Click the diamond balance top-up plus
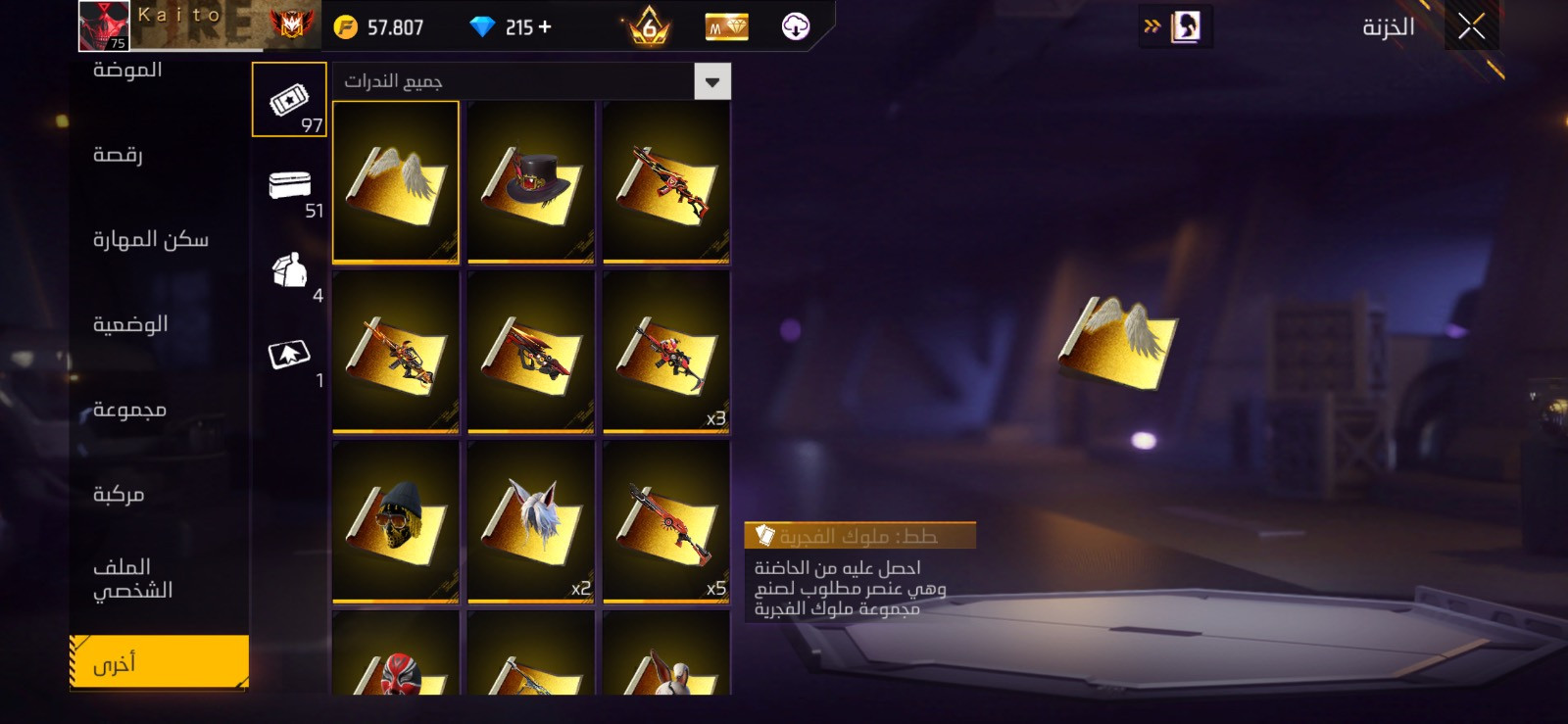This screenshot has width=1568, height=724. (545, 27)
